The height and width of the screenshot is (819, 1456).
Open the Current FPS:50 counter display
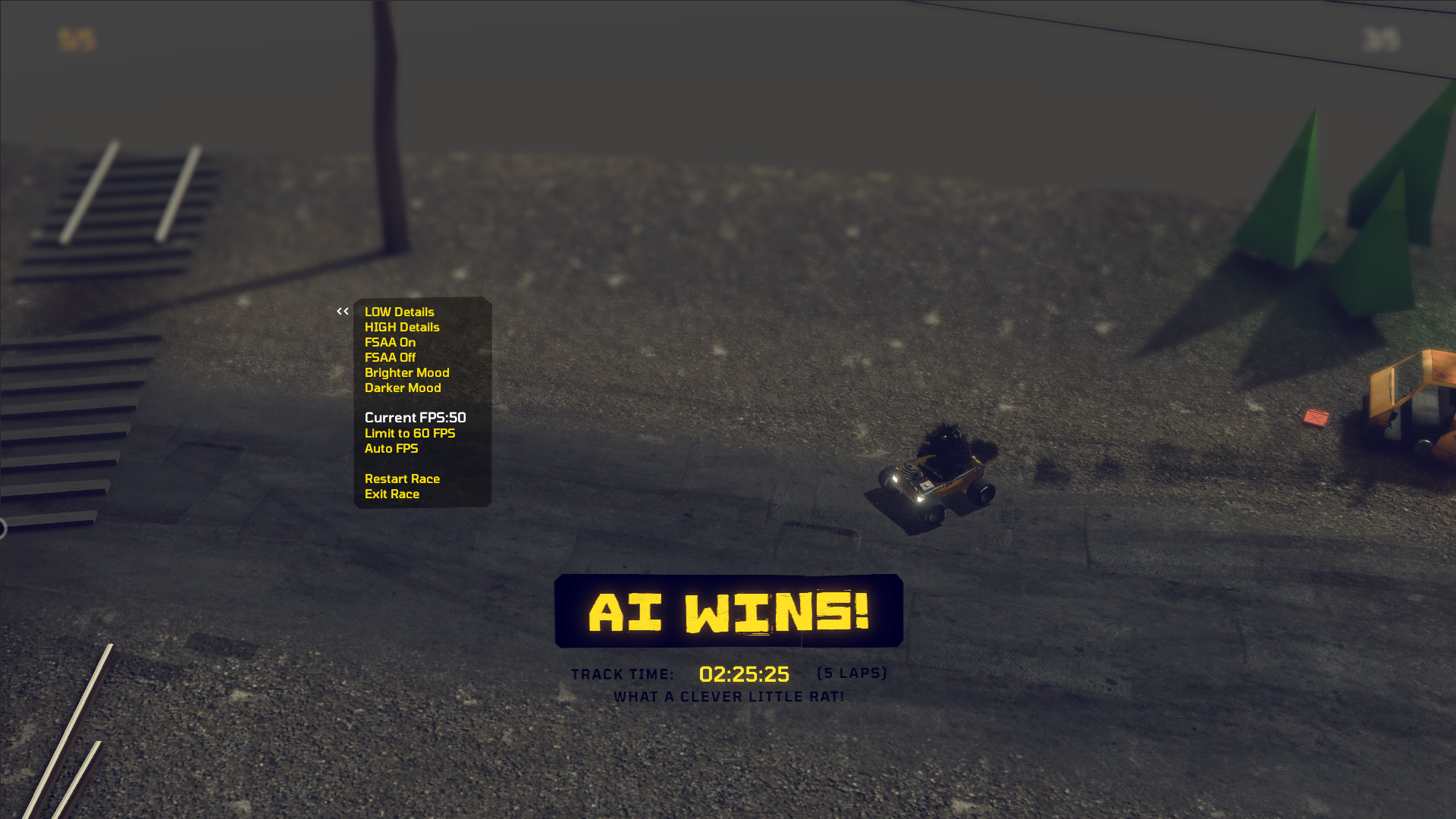coord(415,417)
